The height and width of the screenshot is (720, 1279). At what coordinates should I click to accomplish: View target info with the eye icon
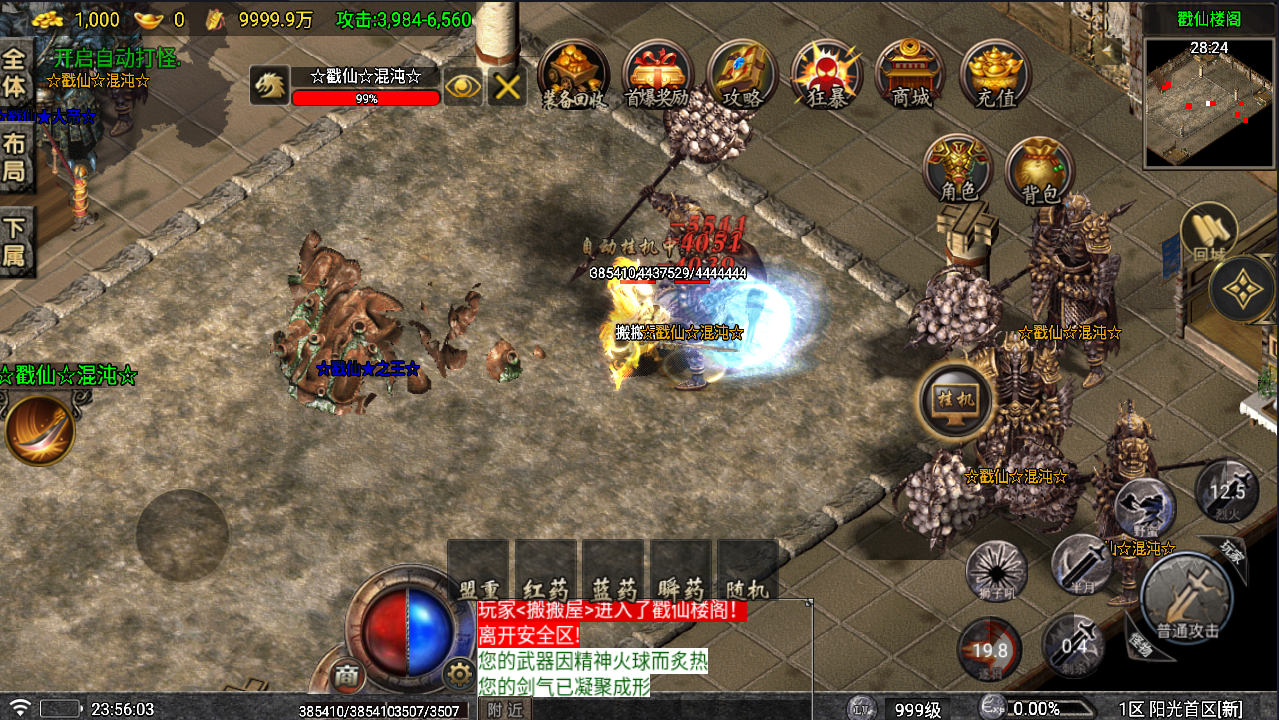(x=463, y=87)
